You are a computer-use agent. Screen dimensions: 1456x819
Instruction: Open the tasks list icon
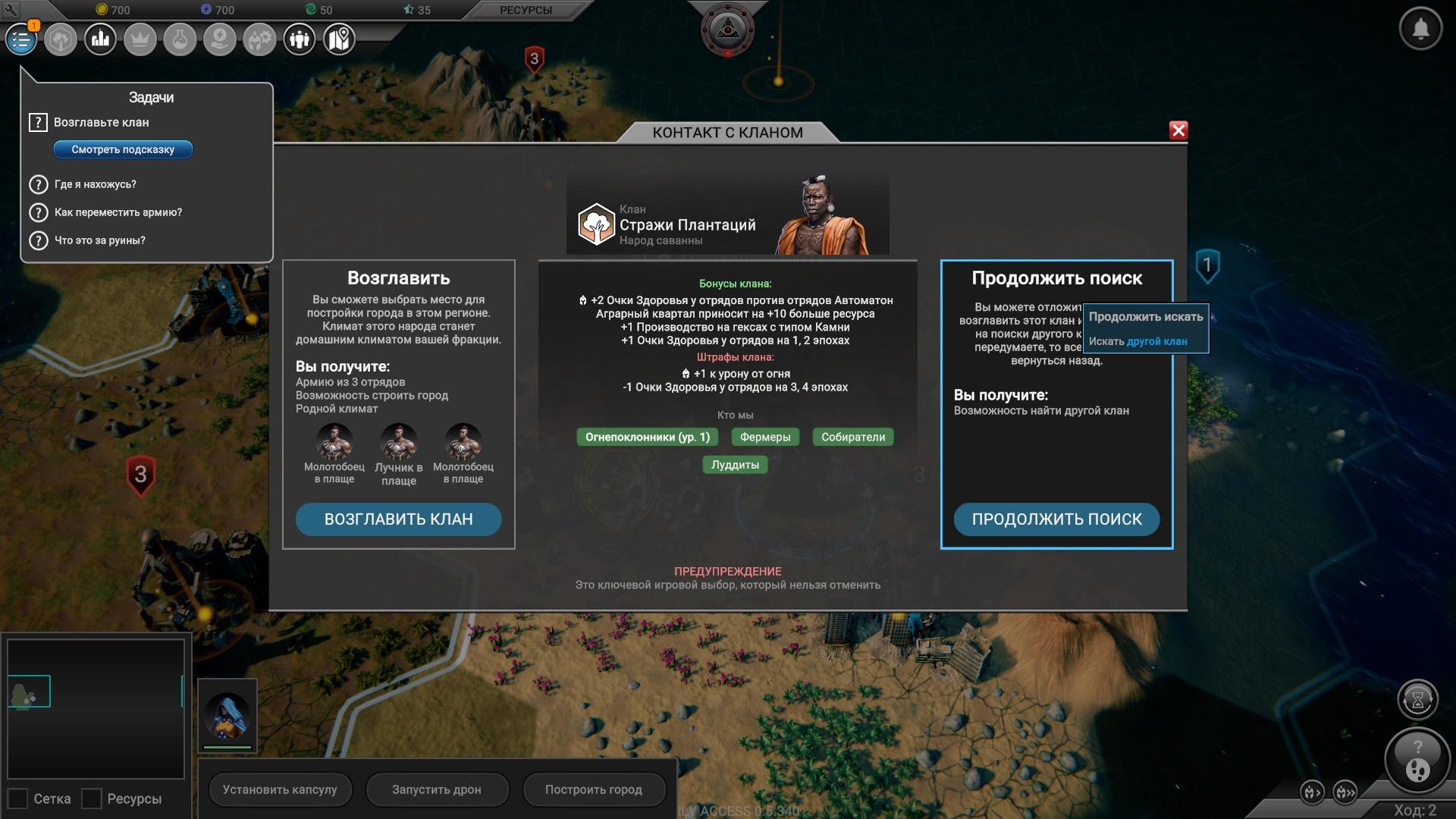(21, 39)
